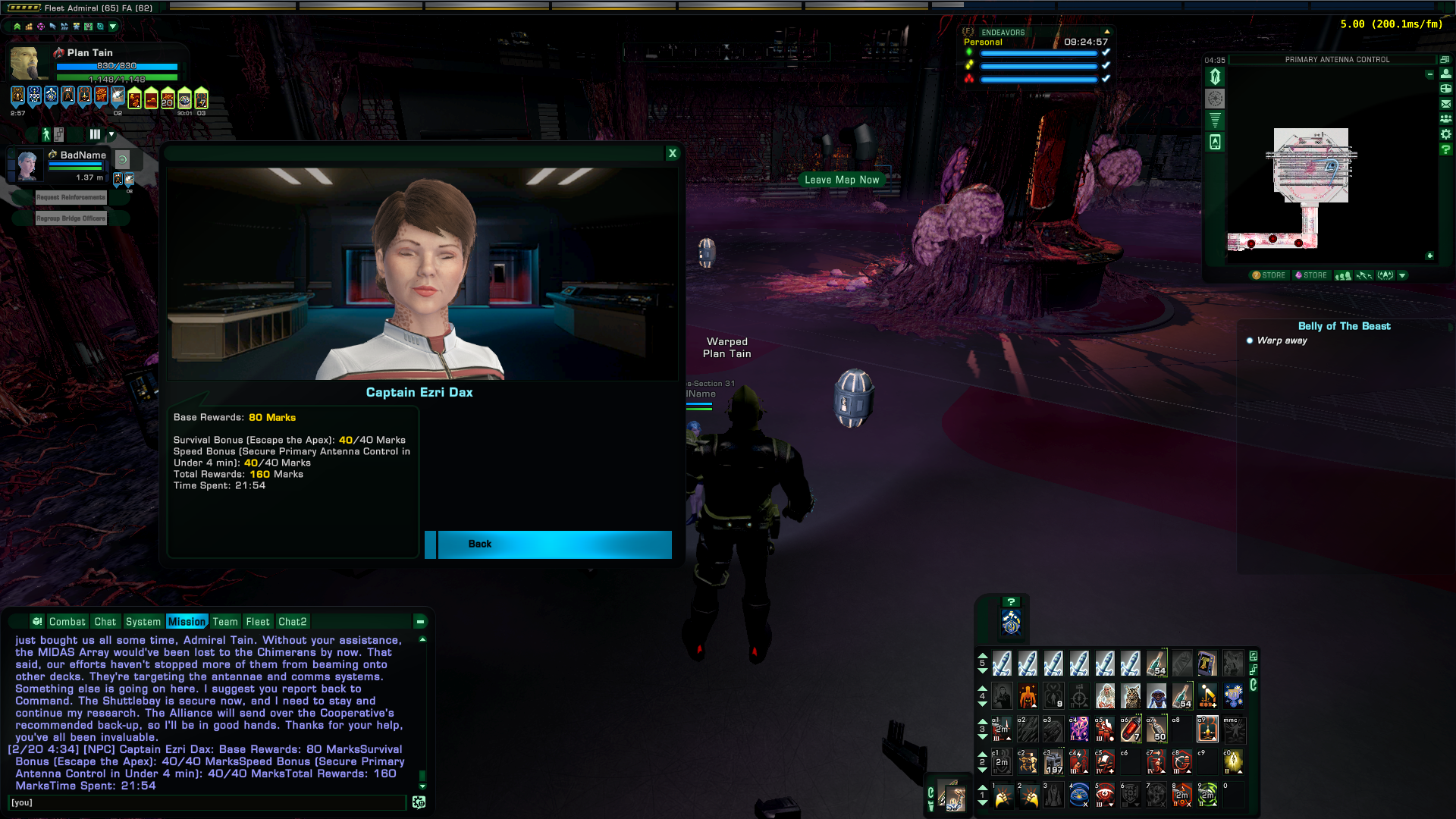Click the green question mark help icon by minimap

tap(1446, 149)
